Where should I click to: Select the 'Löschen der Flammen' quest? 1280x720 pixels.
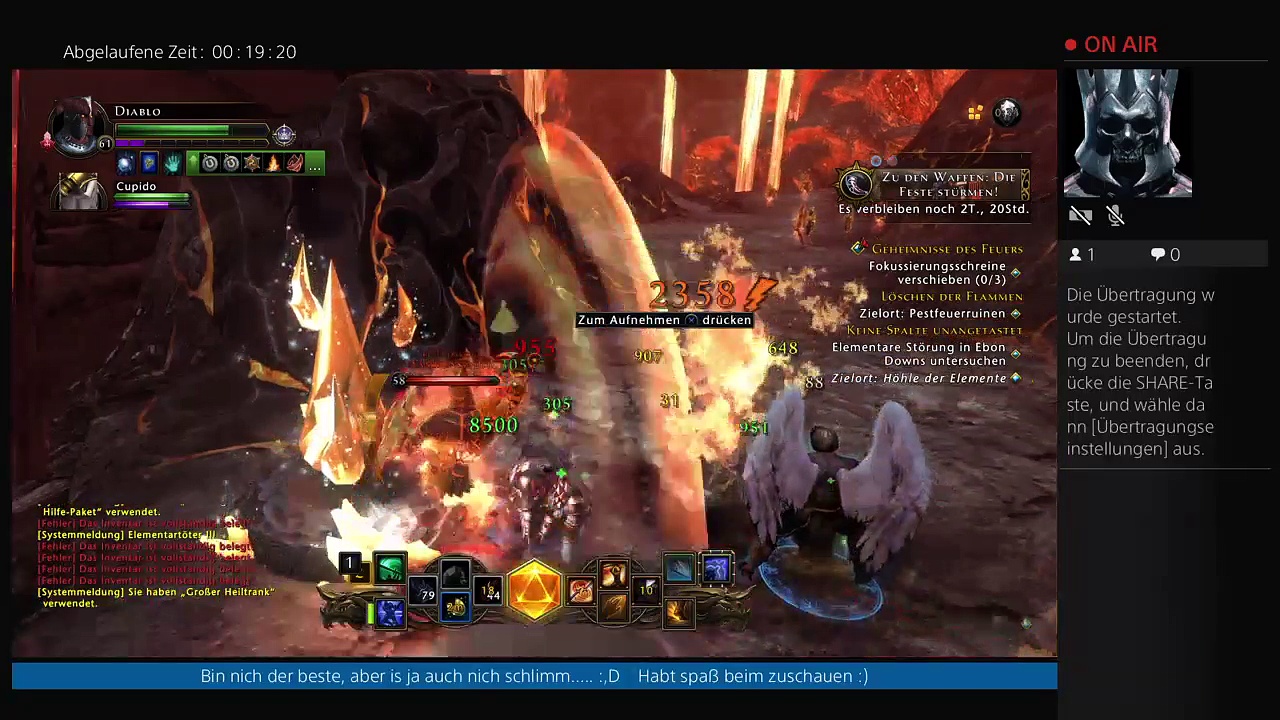[x=951, y=297]
